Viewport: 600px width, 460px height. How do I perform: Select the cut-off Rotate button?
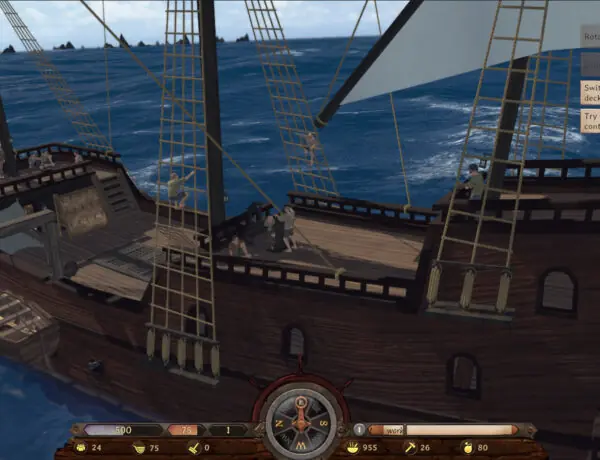point(590,36)
